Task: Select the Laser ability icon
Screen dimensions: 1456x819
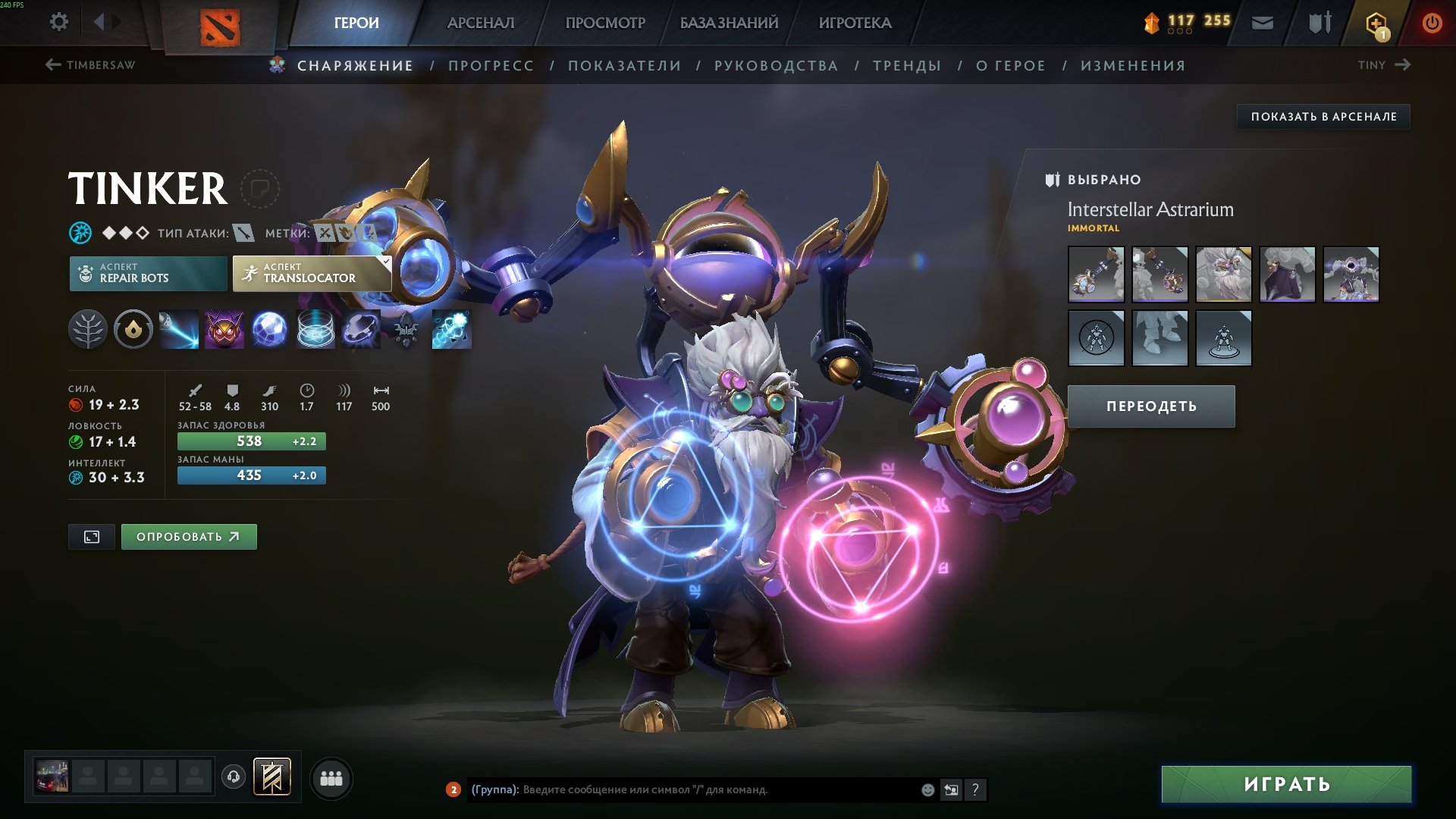Action: pyautogui.click(x=179, y=329)
